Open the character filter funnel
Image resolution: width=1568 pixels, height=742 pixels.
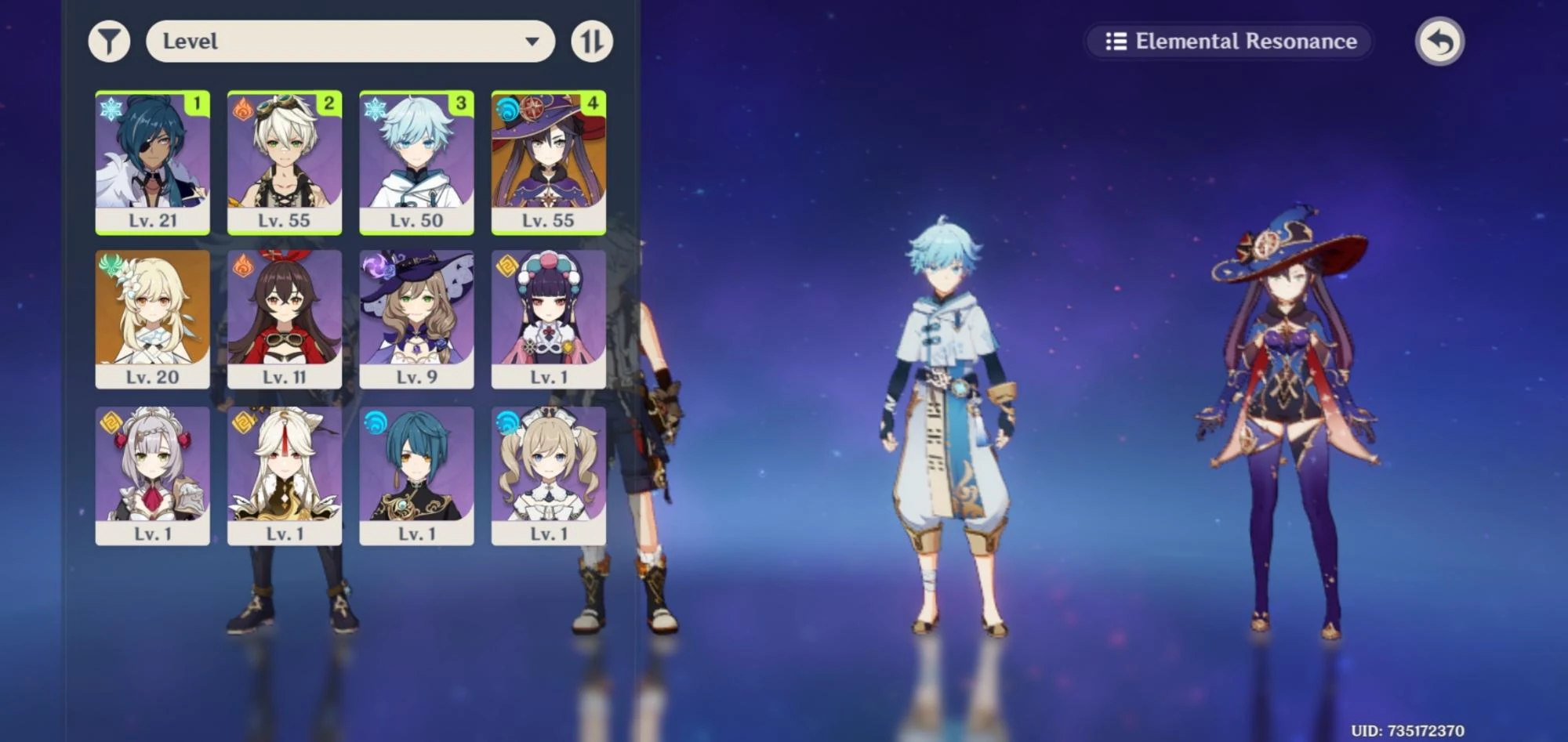110,41
